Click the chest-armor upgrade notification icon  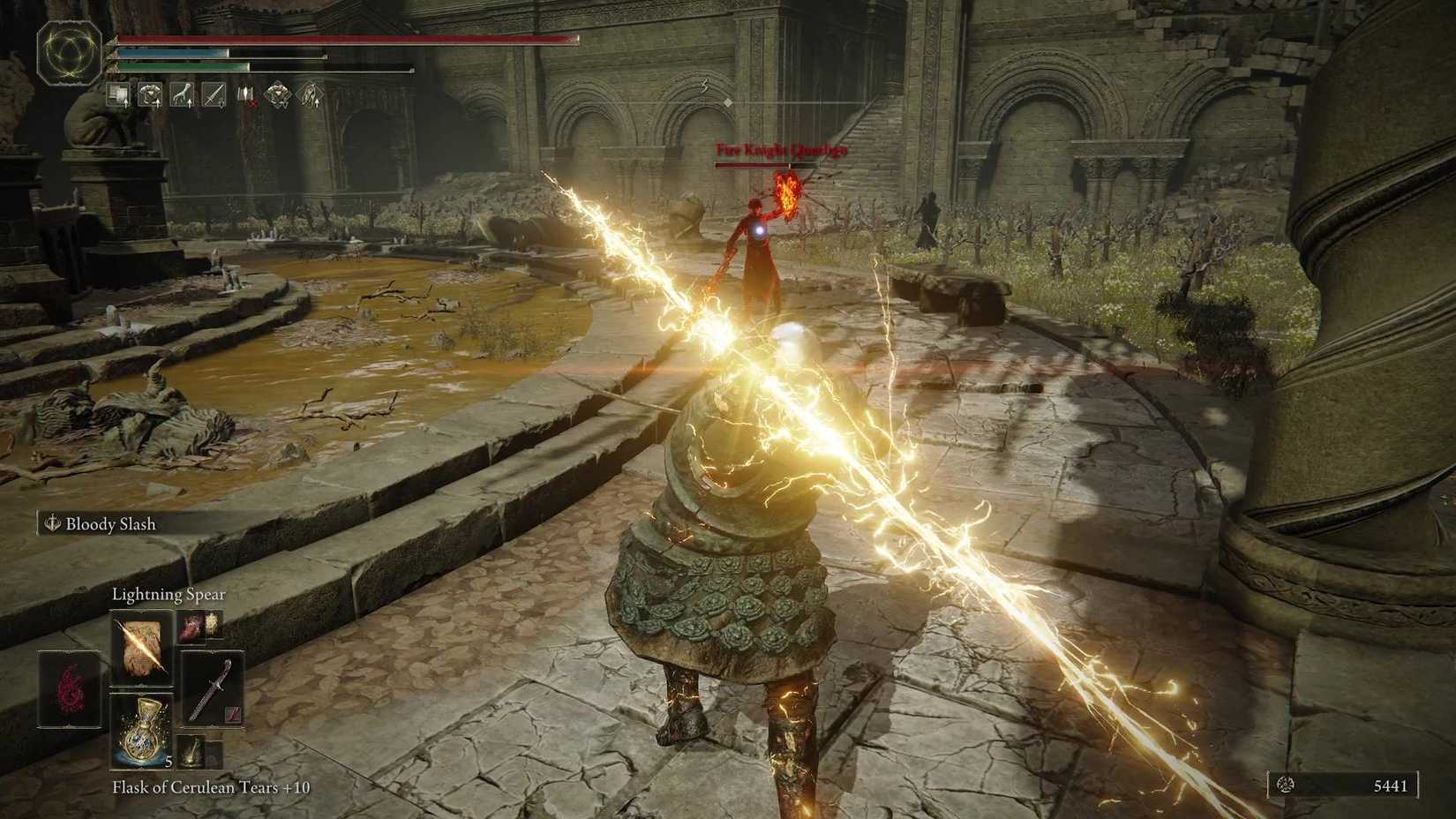click(x=151, y=94)
